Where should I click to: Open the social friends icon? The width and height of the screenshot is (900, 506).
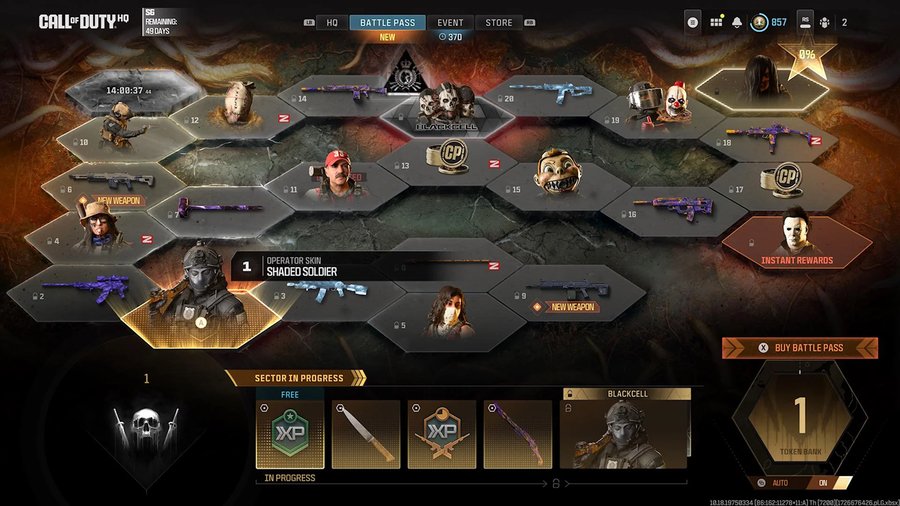(x=824, y=22)
